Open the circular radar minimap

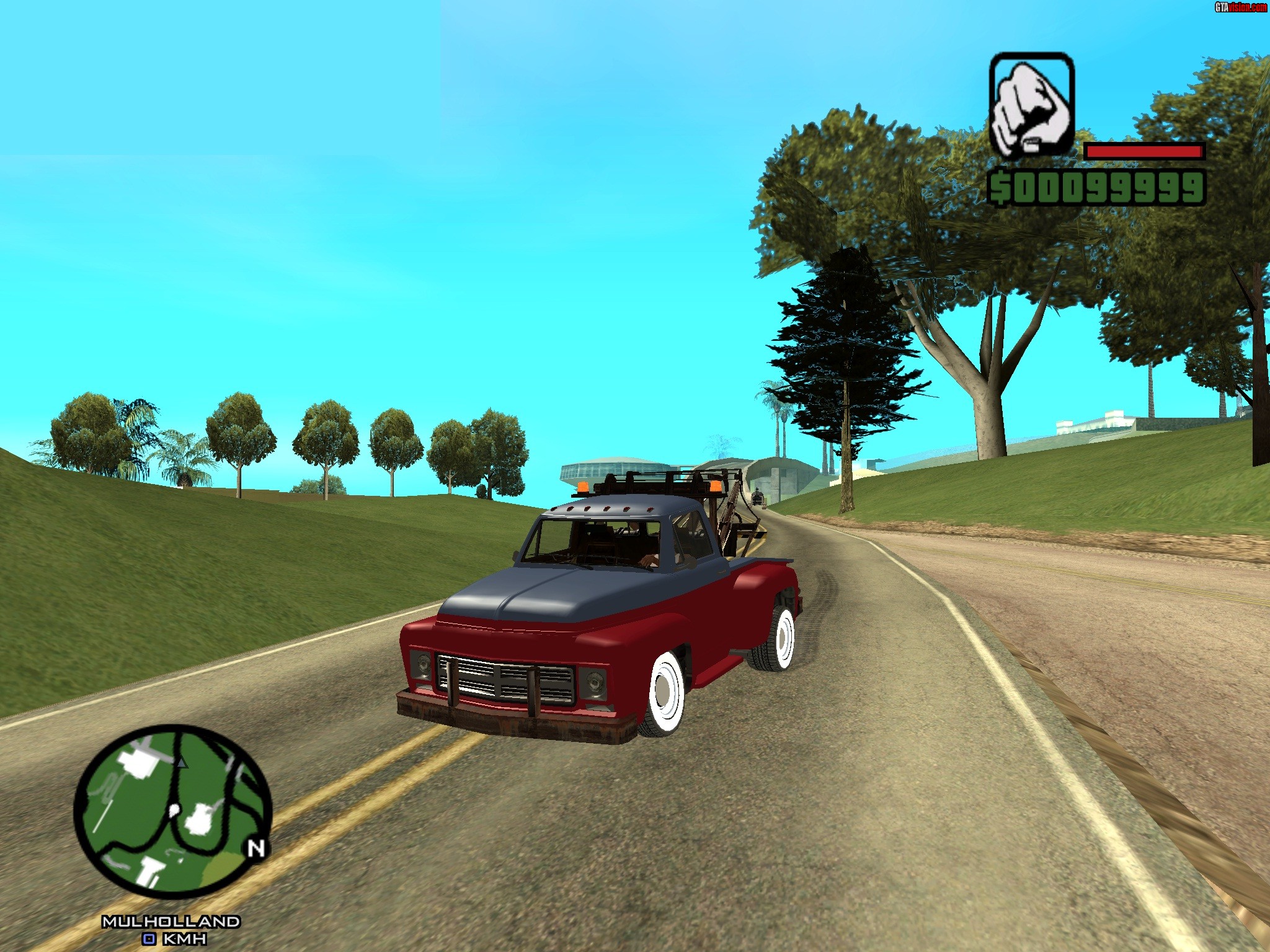pyautogui.click(x=172, y=811)
